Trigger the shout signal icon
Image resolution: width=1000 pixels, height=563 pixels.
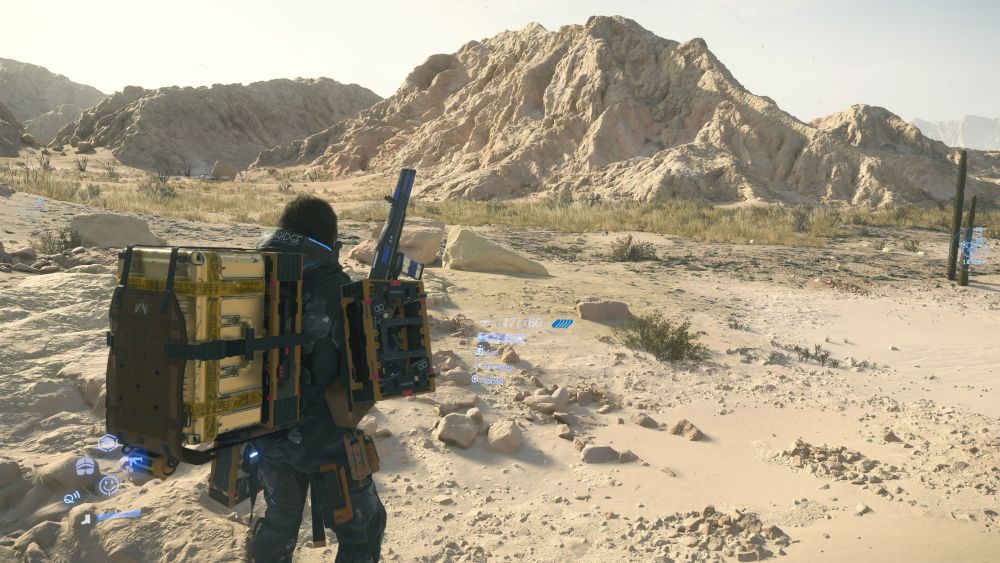click(x=71, y=497)
